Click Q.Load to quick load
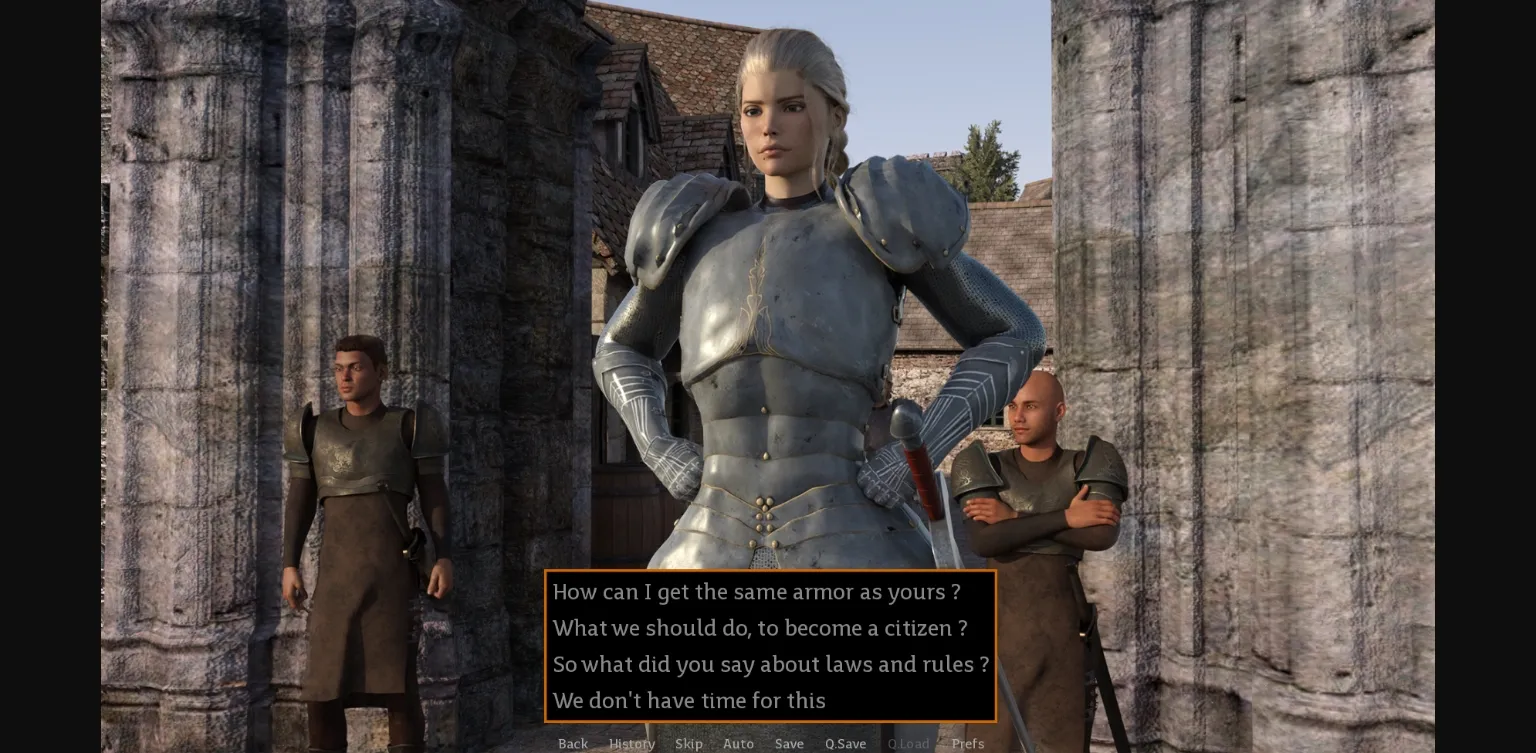Viewport: 1536px width, 753px height. pyautogui.click(x=908, y=744)
